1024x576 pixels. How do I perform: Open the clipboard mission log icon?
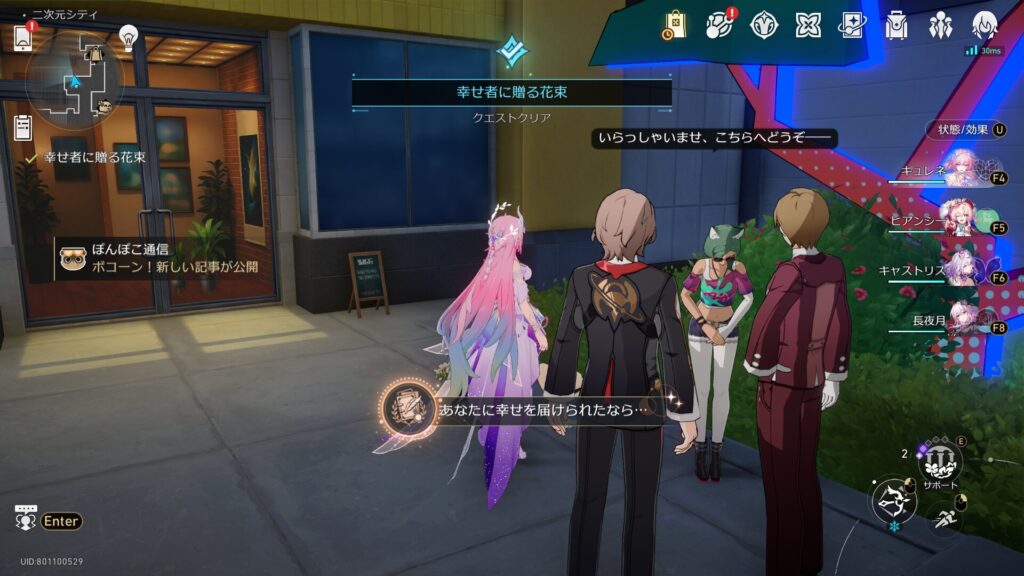pyautogui.click(x=23, y=127)
